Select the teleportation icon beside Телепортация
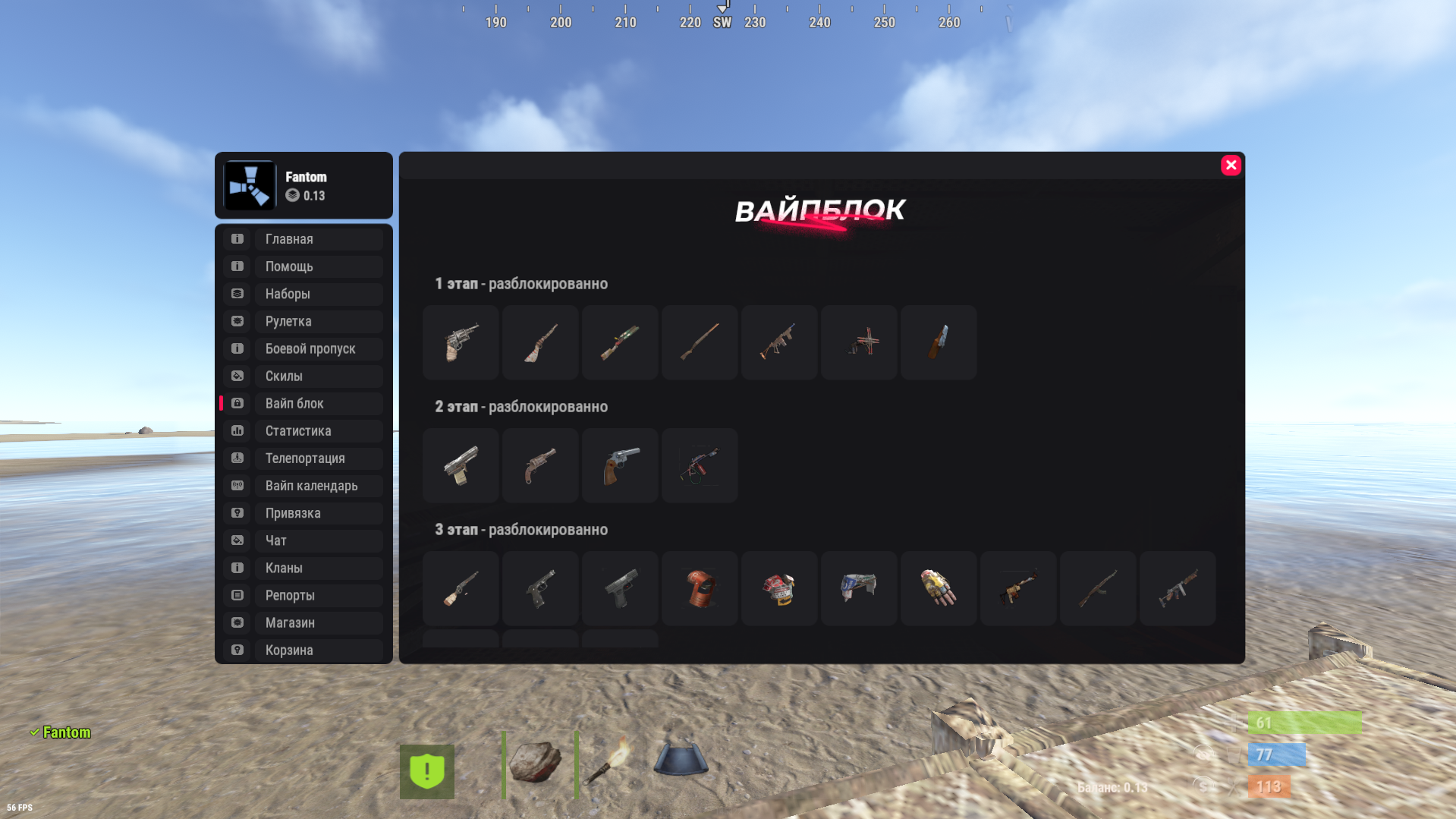Screen dimensions: 1456x819 237,458
